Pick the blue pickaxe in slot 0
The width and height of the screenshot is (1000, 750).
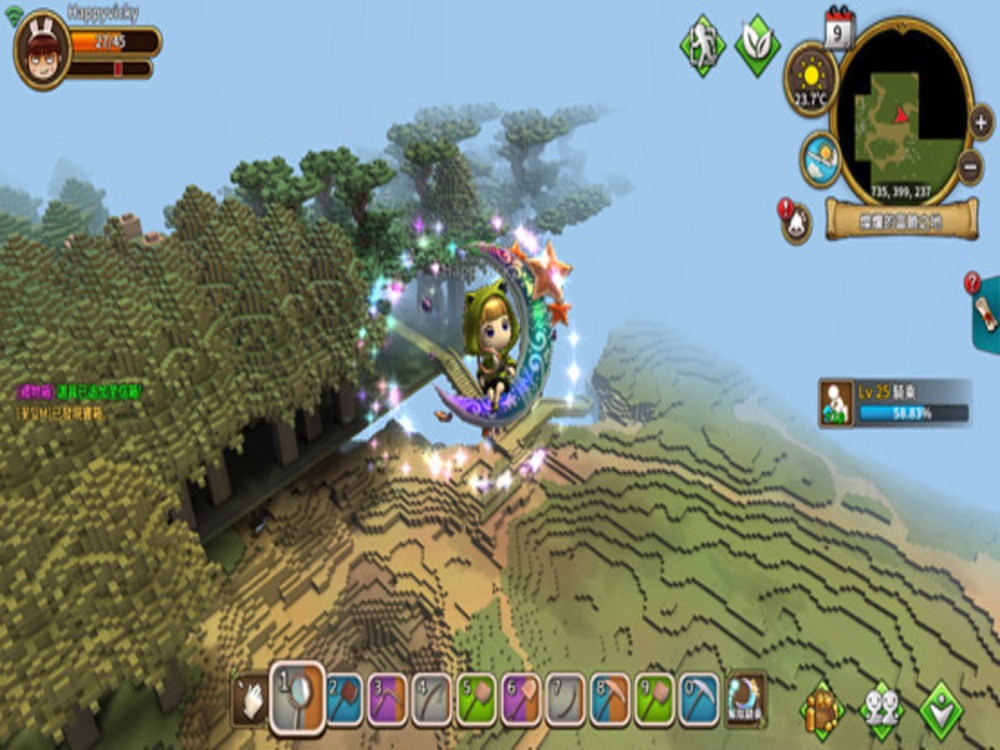coord(699,699)
